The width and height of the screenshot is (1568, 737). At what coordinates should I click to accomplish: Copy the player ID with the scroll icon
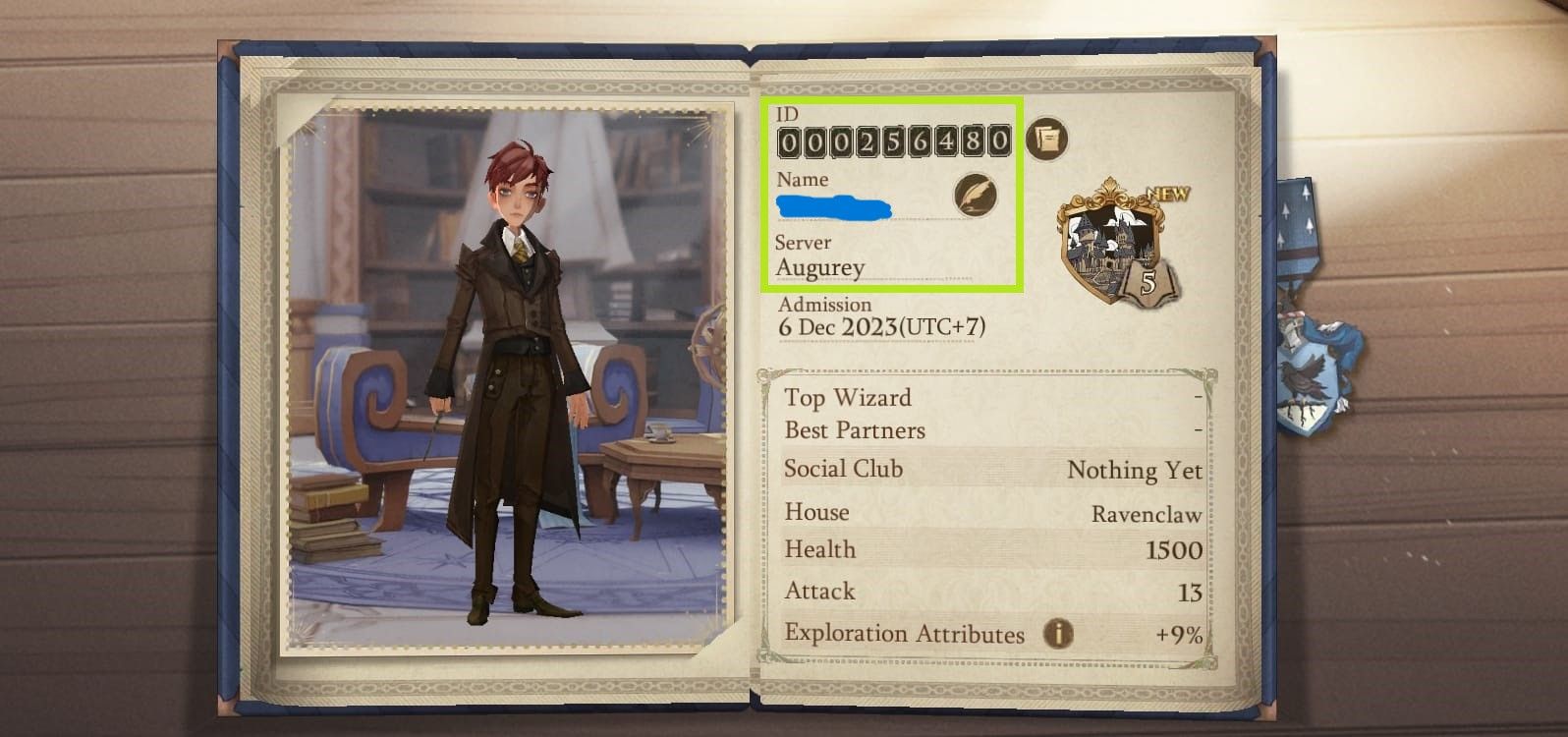(x=1046, y=140)
